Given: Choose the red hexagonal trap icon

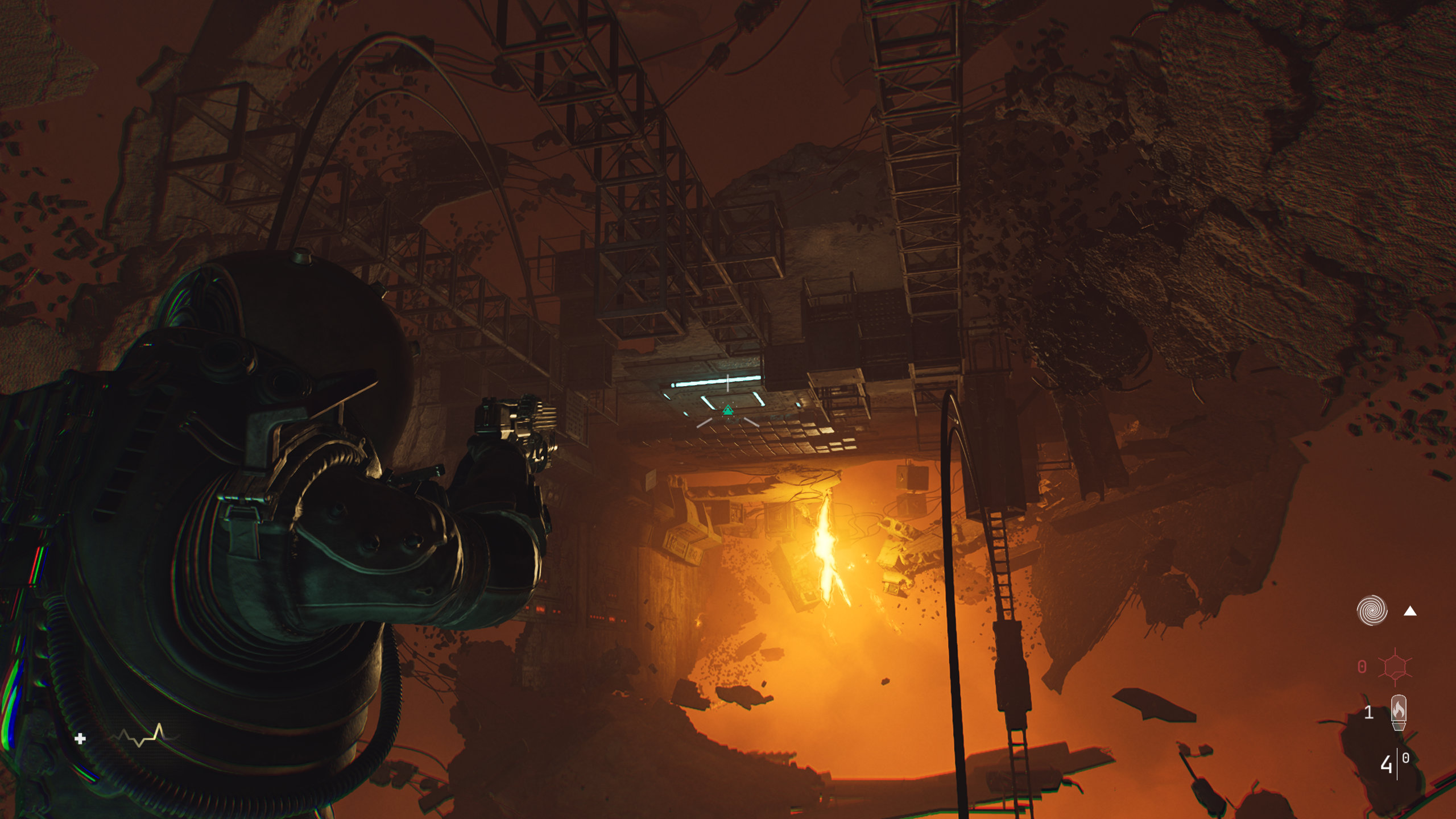Looking at the screenshot, I should tap(1395, 667).
